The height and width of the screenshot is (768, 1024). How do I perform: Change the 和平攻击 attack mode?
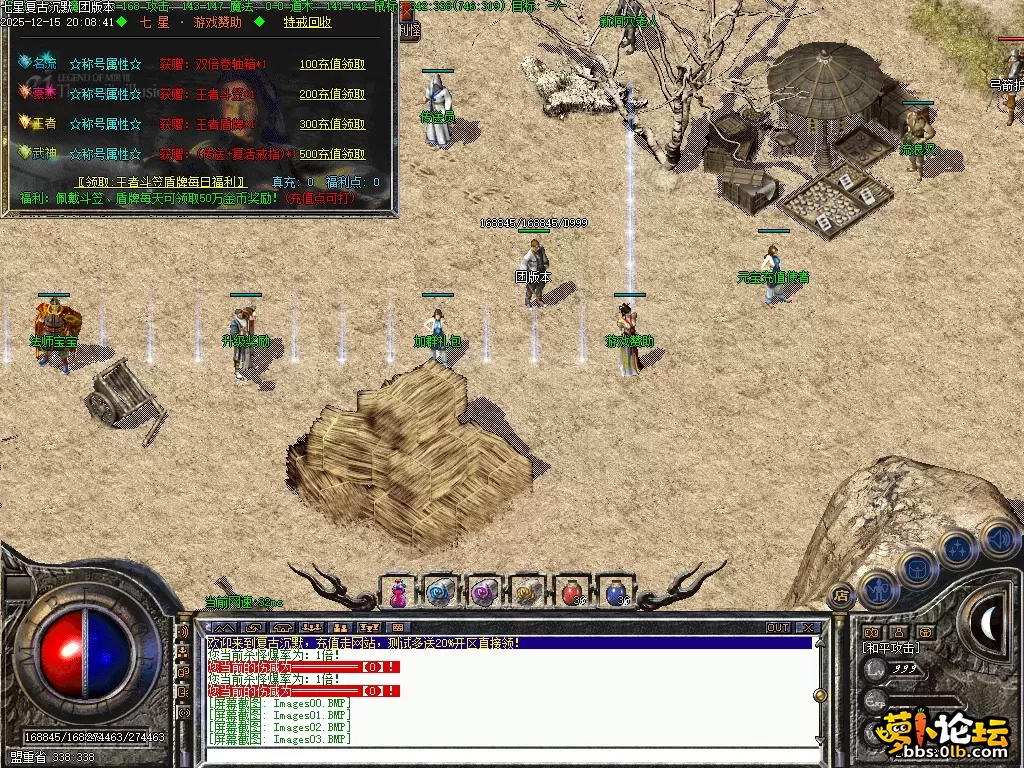[892, 648]
